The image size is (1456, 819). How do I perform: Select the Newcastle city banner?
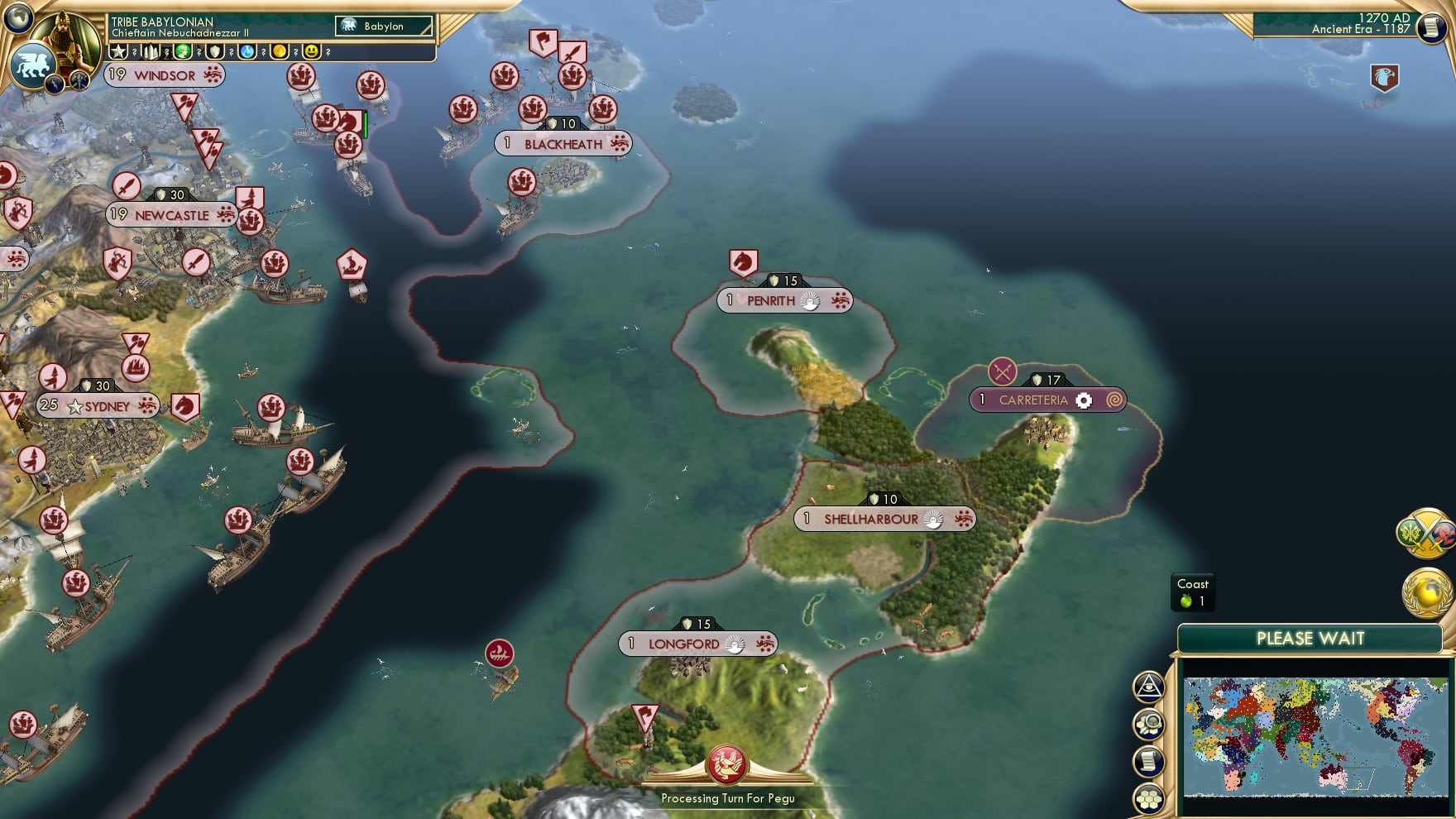[x=172, y=215]
